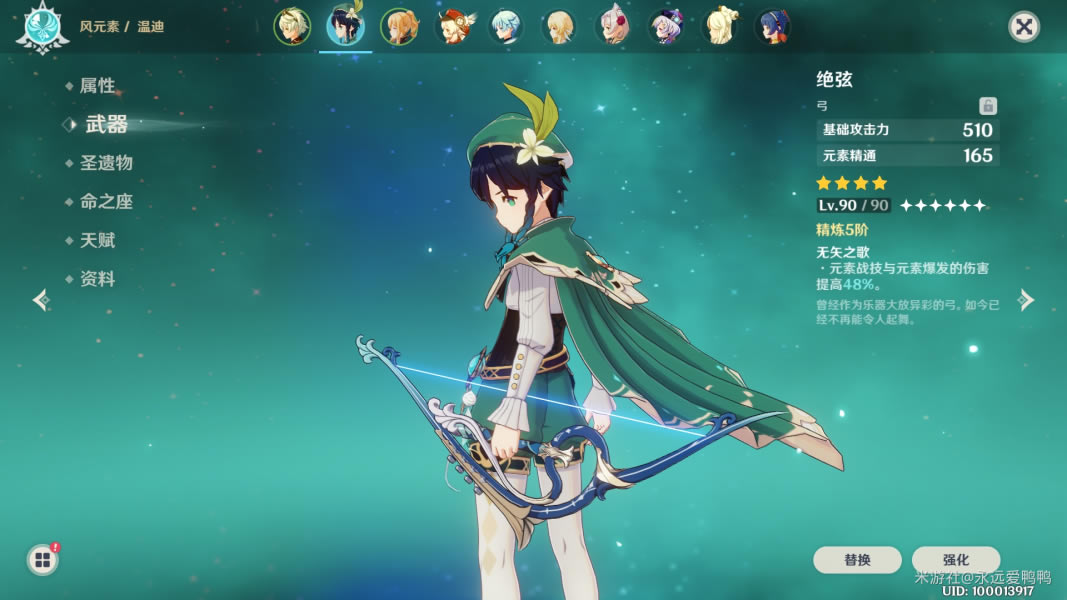Open the 命之座 constellation page
The width and height of the screenshot is (1067, 600).
click(x=106, y=202)
